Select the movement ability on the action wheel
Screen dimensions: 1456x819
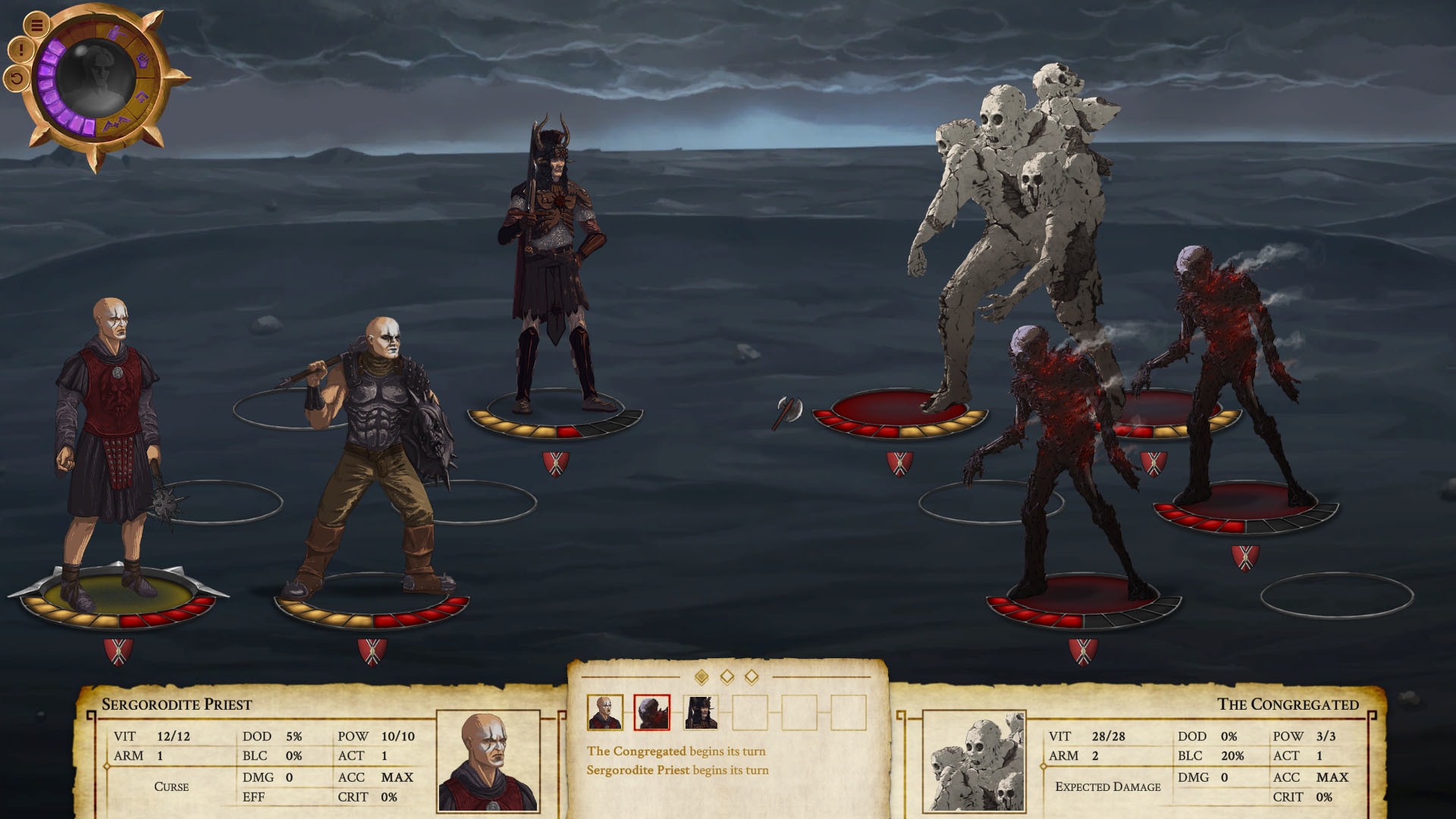click(x=118, y=33)
